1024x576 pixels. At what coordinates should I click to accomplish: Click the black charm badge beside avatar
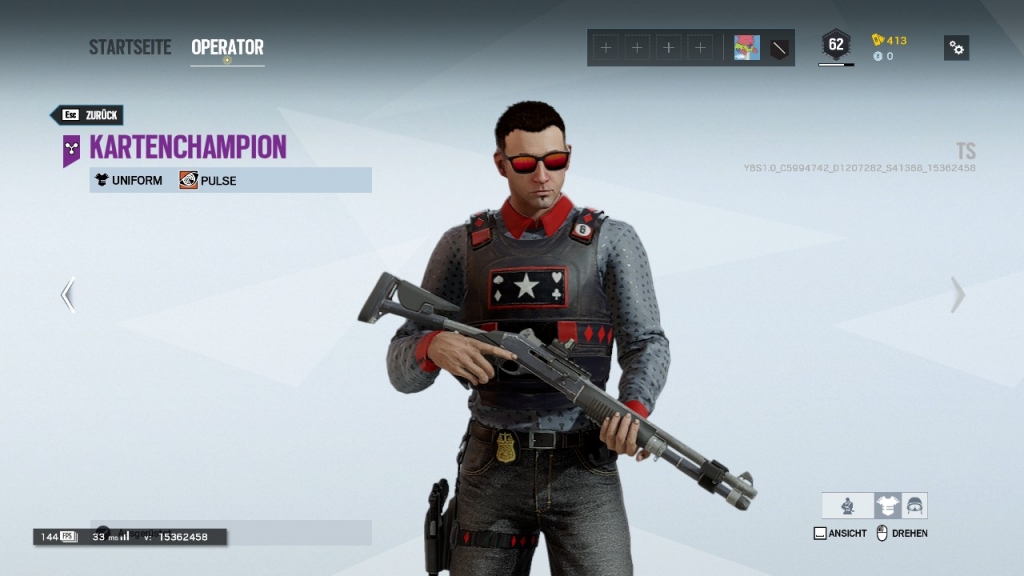pos(780,48)
